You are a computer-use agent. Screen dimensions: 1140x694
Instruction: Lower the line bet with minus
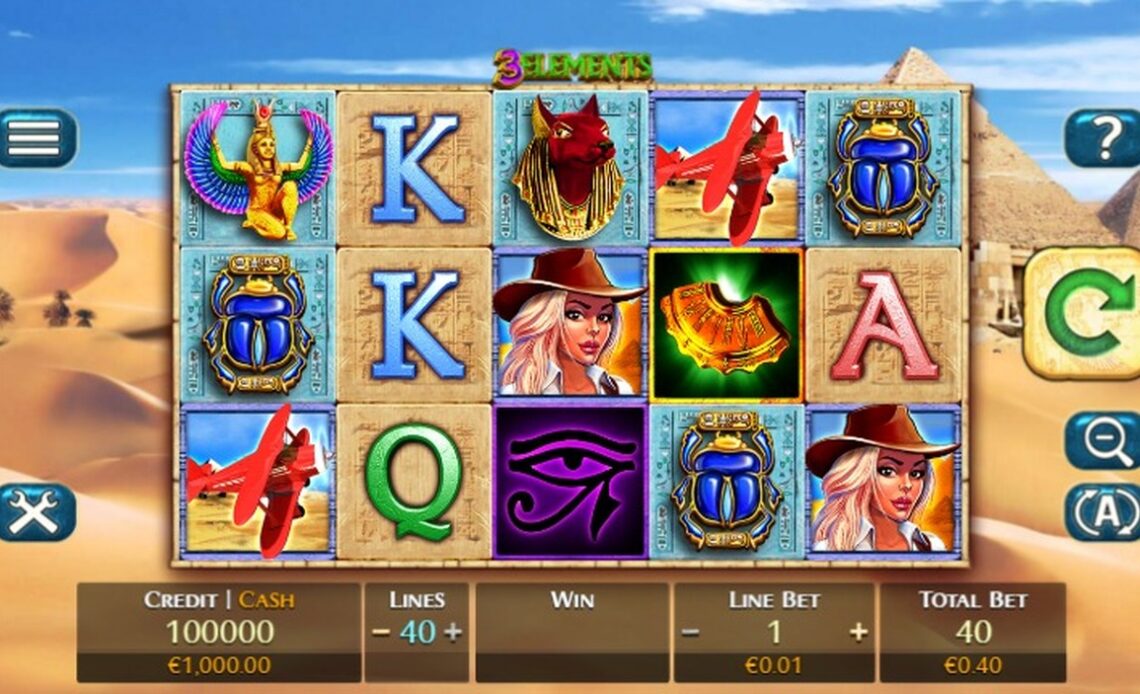(690, 632)
